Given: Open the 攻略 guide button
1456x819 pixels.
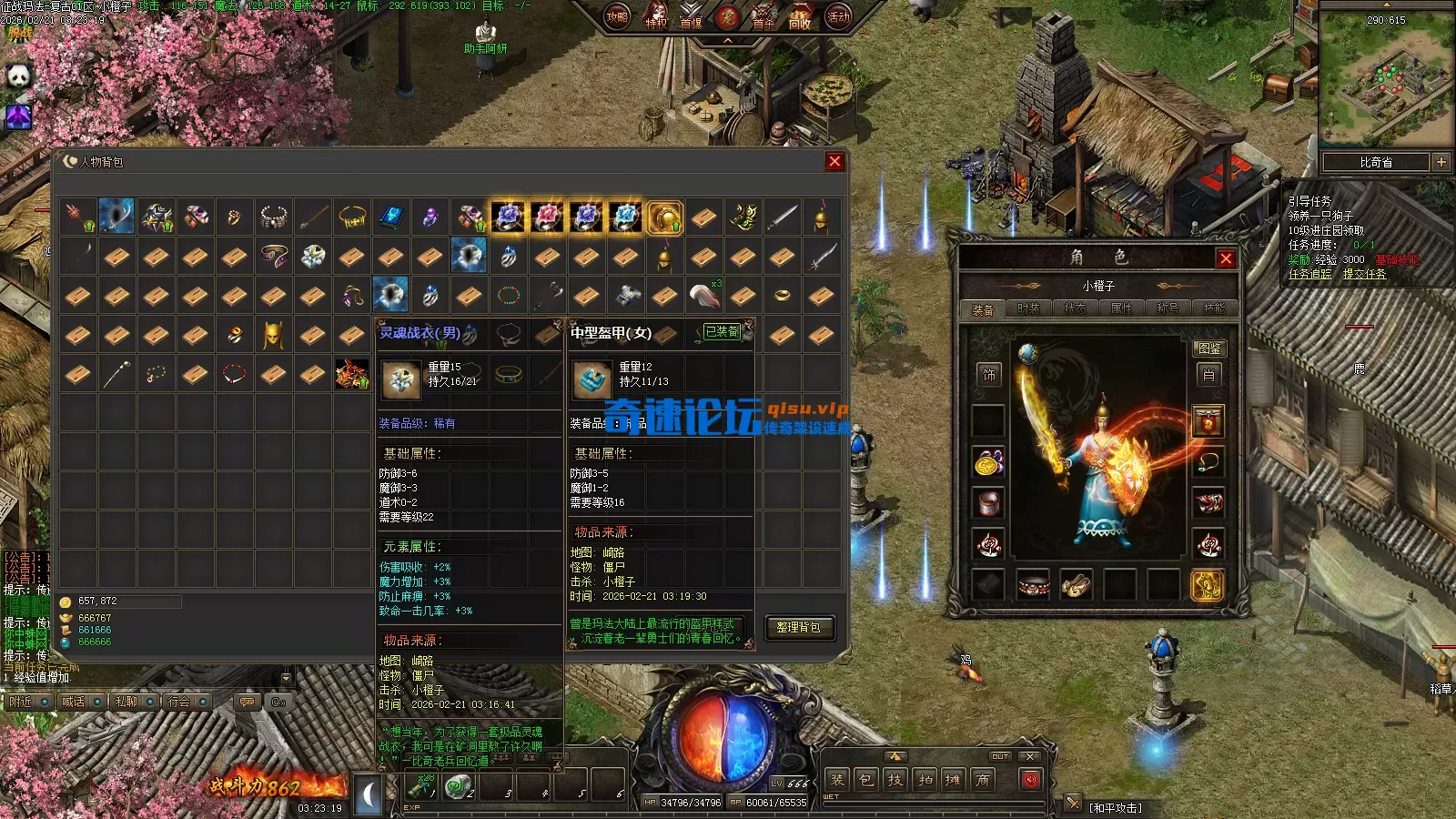Looking at the screenshot, I should point(617,16).
